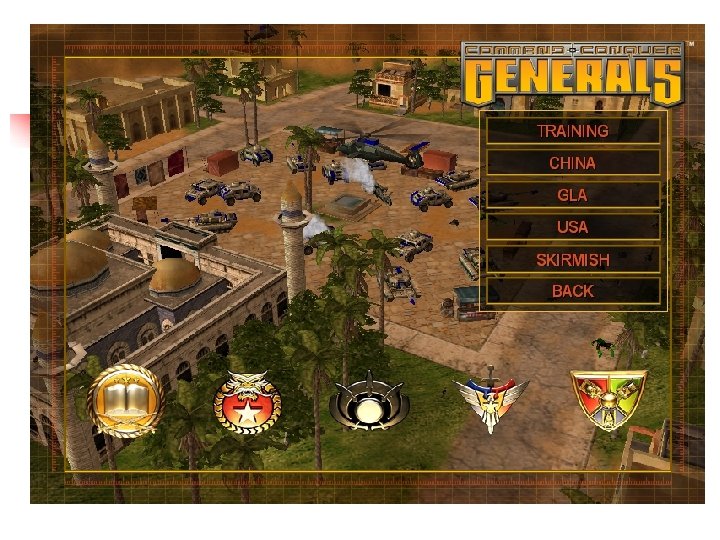Select the red star dragon China emblem

pyautogui.click(x=247, y=402)
